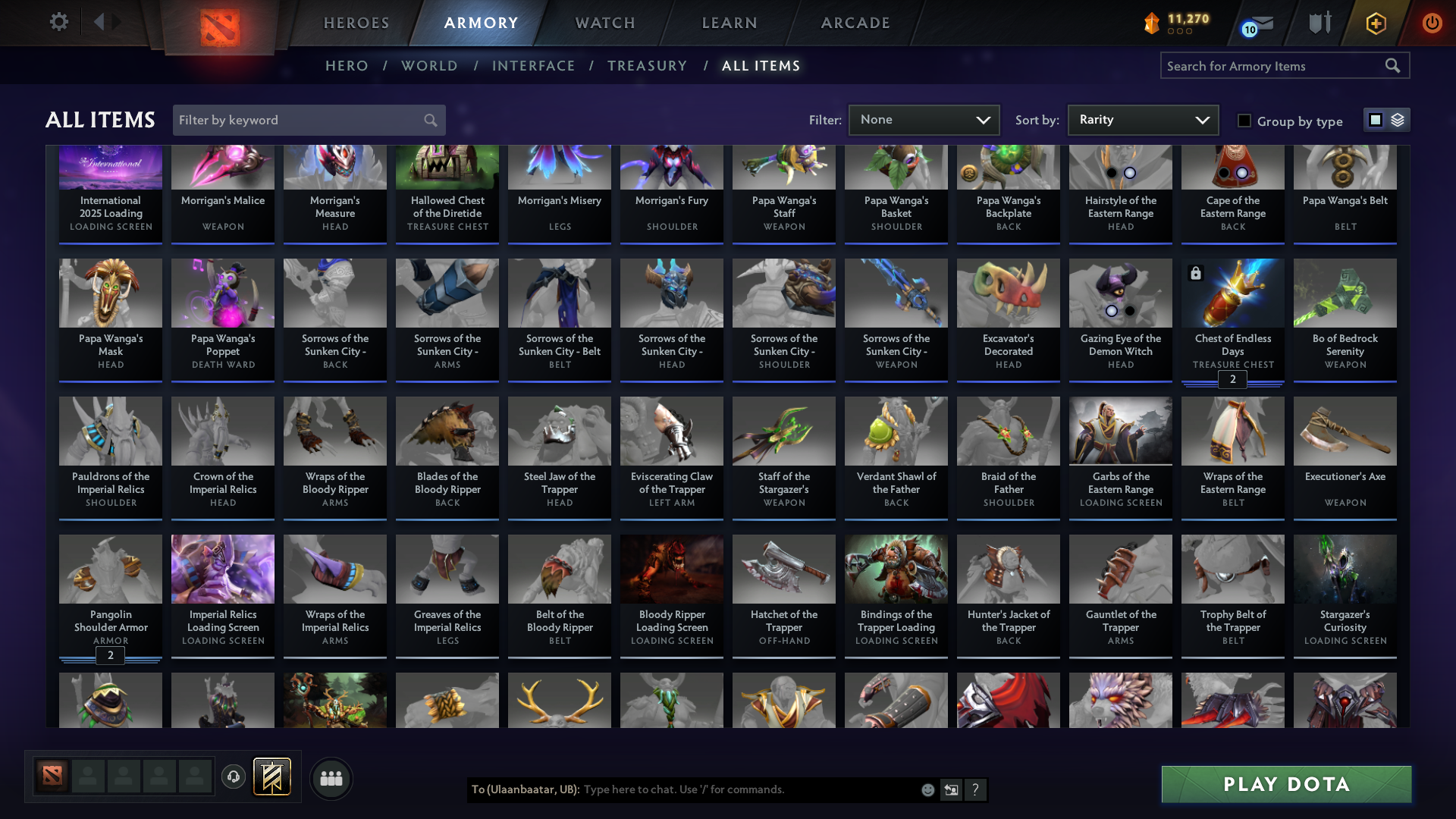Open the TREASURY section
The width and height of the screenshot is (1456, 819).
pos(648,66)
